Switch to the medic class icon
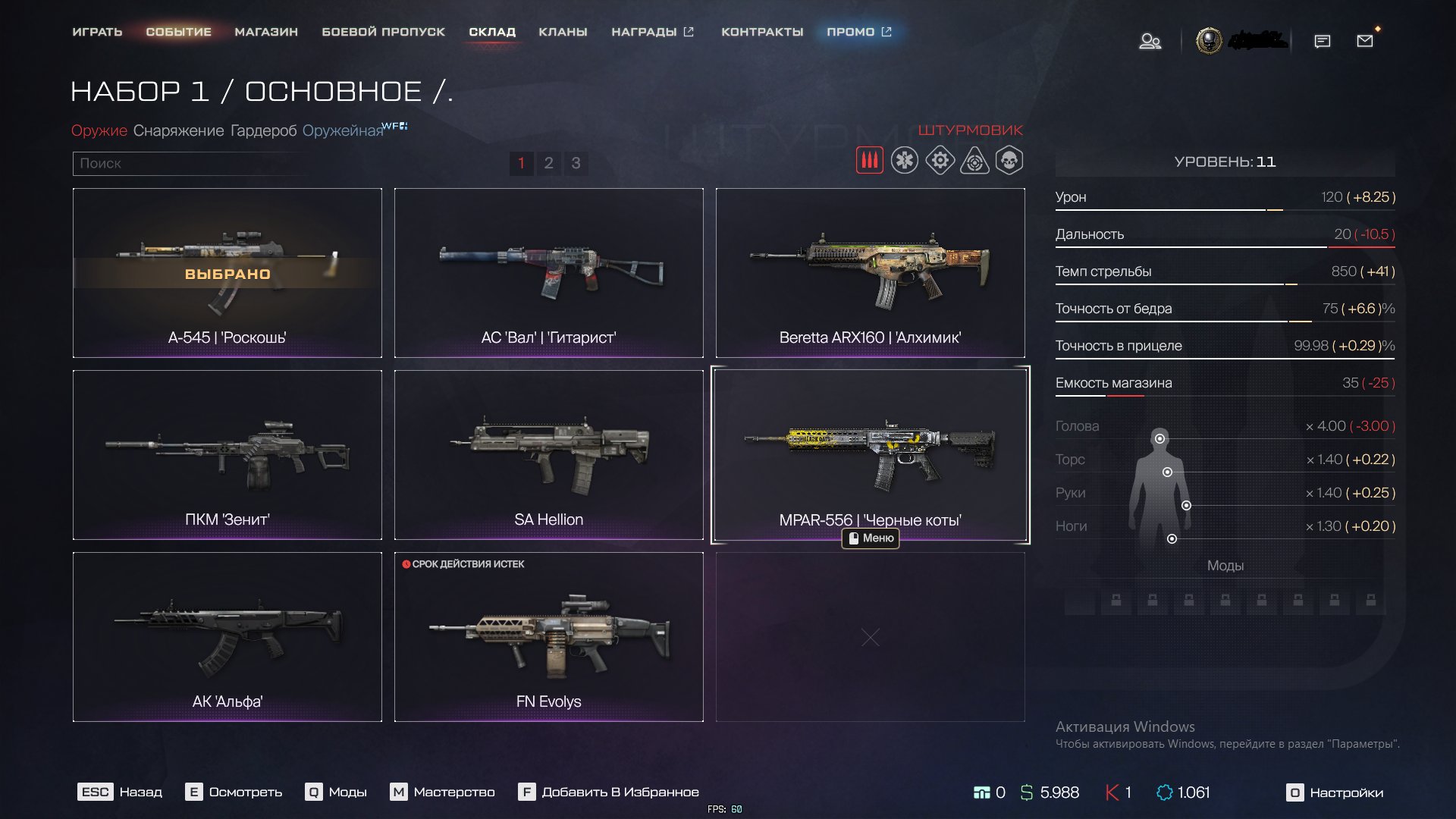Image resolution: width=1456 pixels, height=819 pixels. tap(904, 161)
